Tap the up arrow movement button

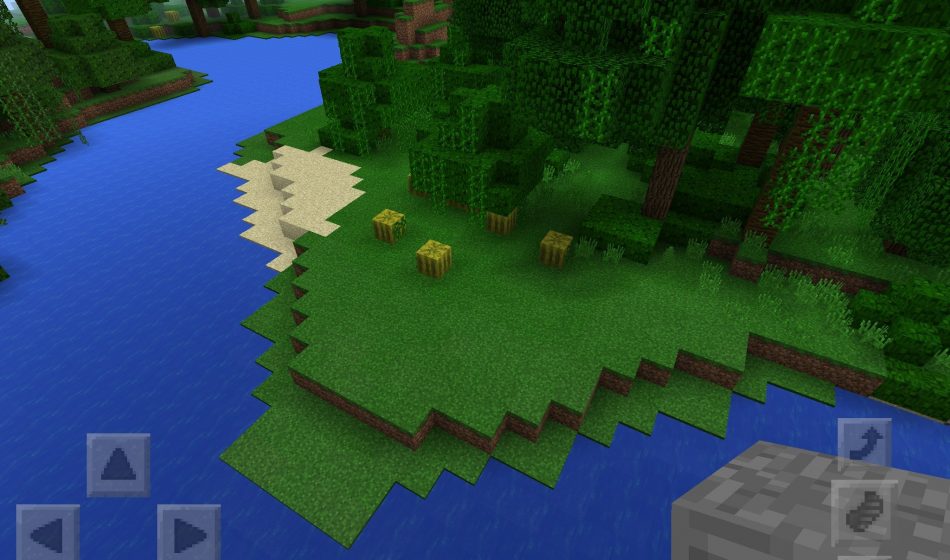click(118, 464)
